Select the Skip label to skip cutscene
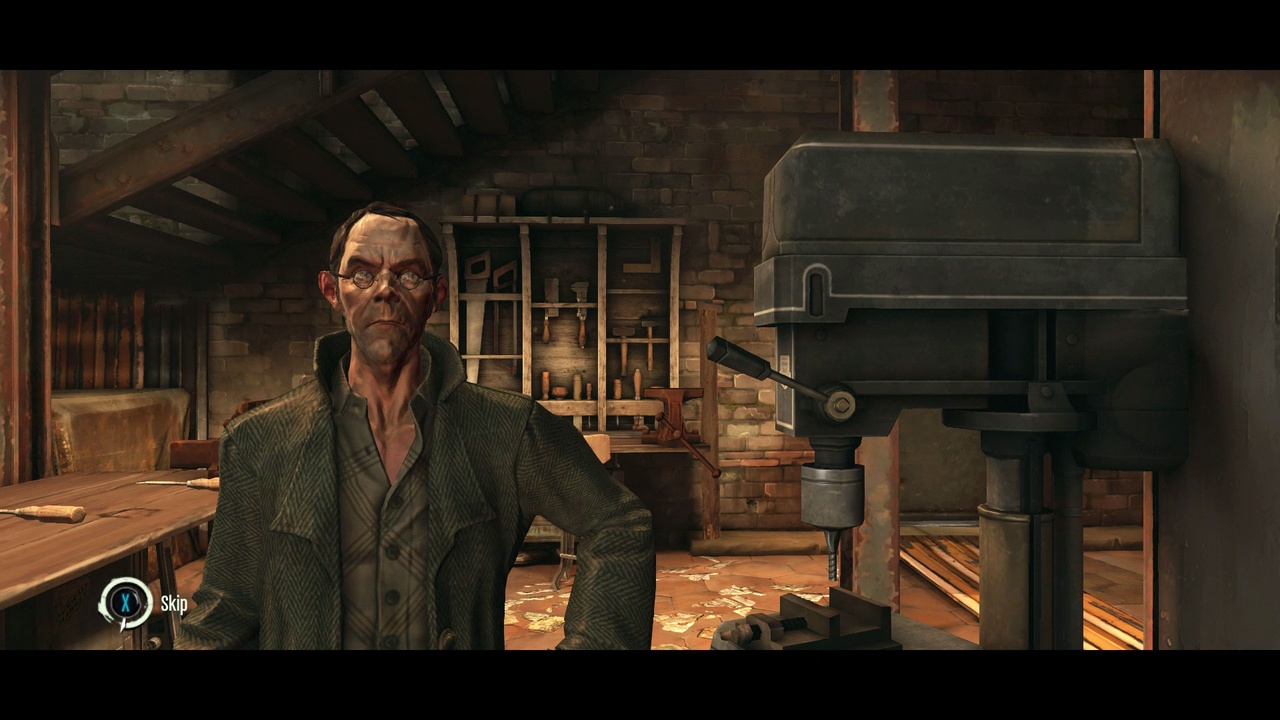 point(174,603)
